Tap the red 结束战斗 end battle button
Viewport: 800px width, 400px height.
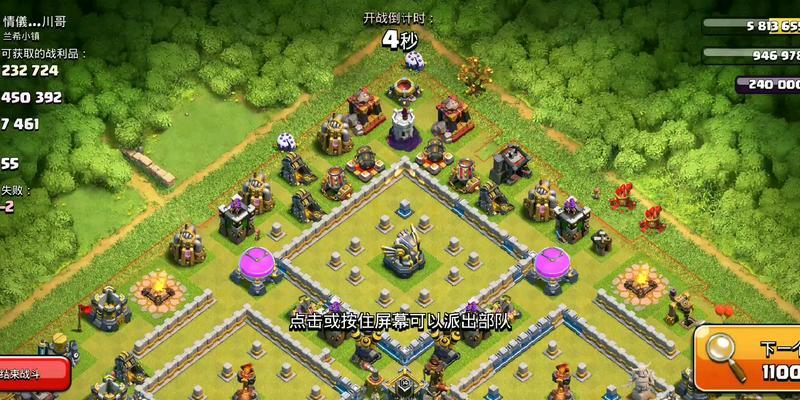click(30, 373)
